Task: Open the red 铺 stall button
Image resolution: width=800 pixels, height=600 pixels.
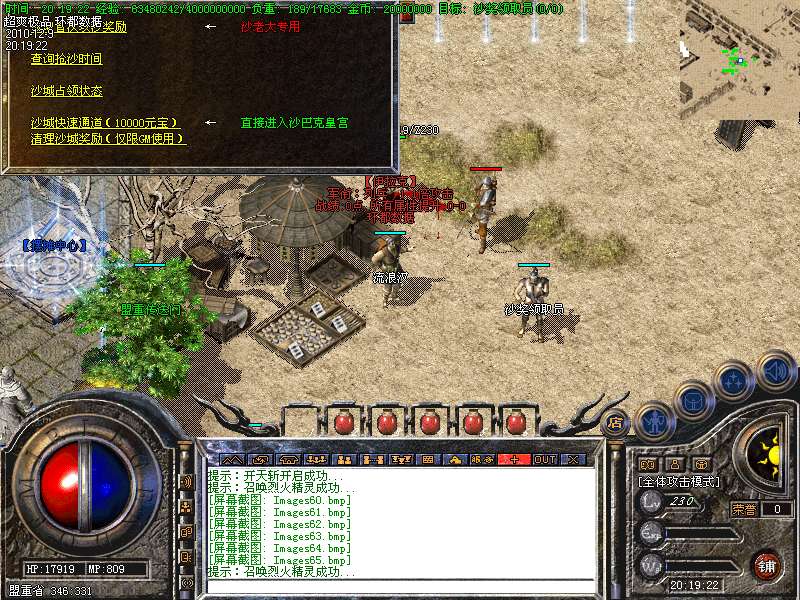Action: click(x=767, y=566)
